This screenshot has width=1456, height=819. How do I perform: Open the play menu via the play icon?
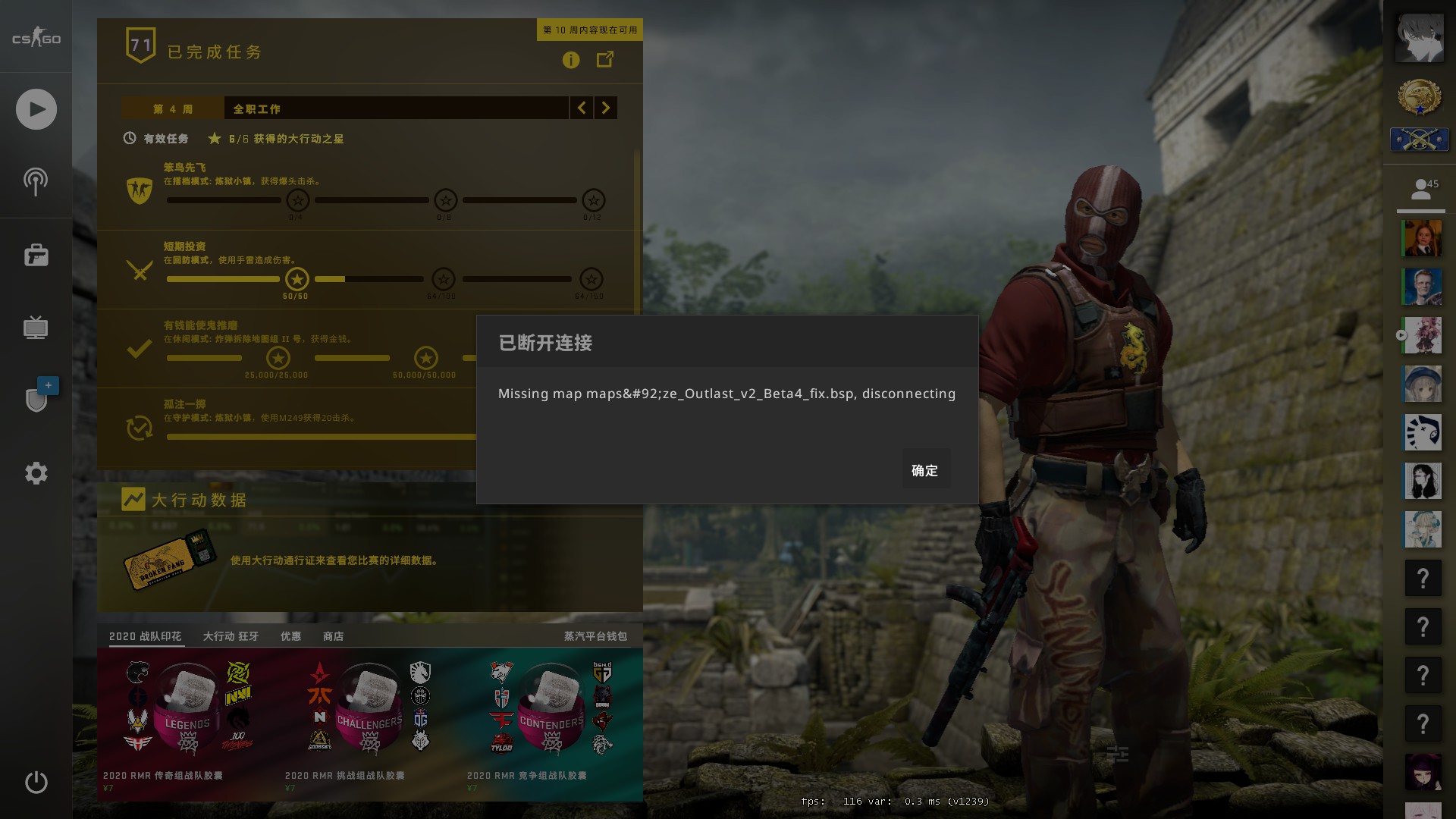coord(36,109)
